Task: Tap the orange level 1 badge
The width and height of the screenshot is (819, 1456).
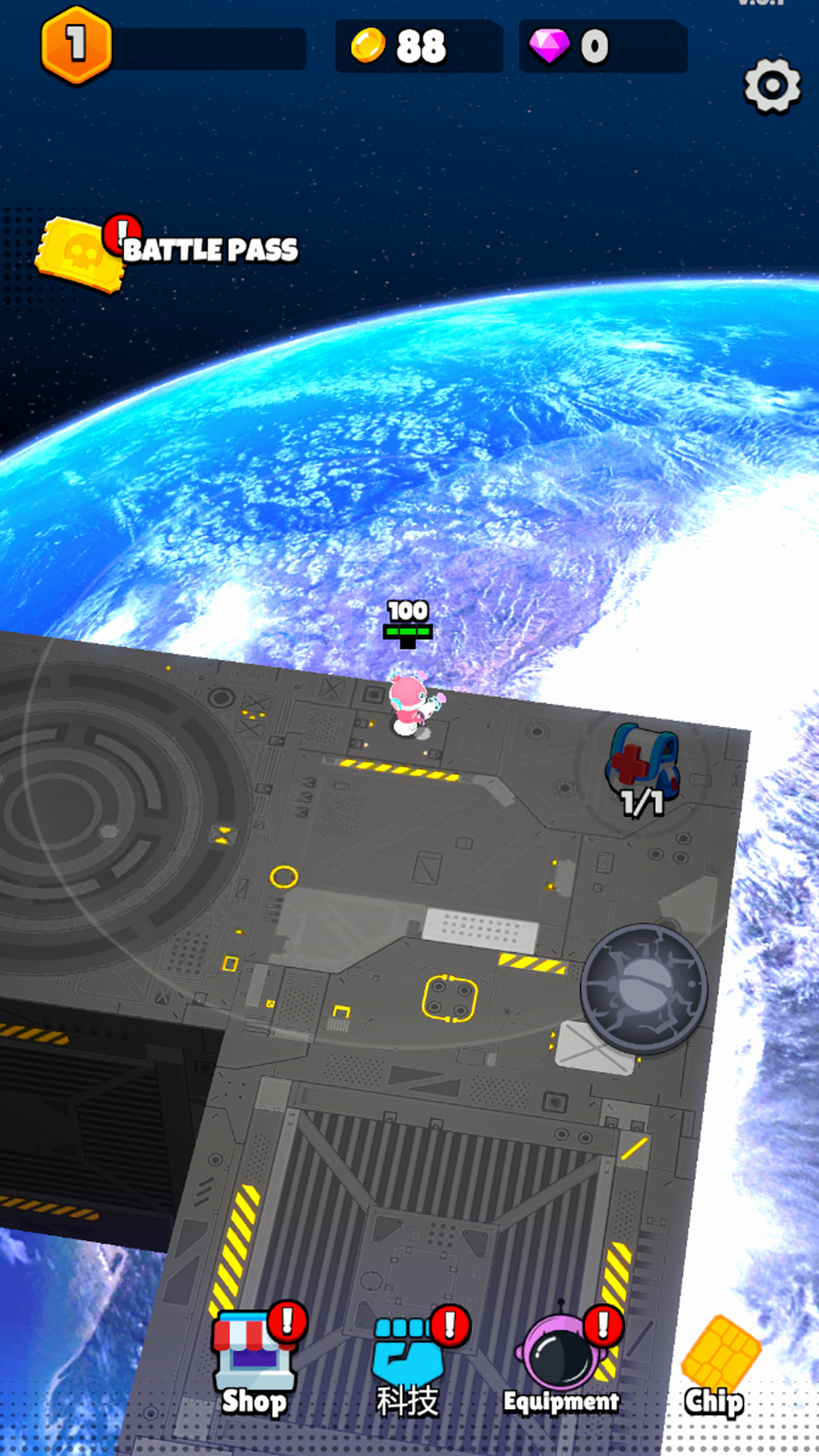Action: coord(76,45)
